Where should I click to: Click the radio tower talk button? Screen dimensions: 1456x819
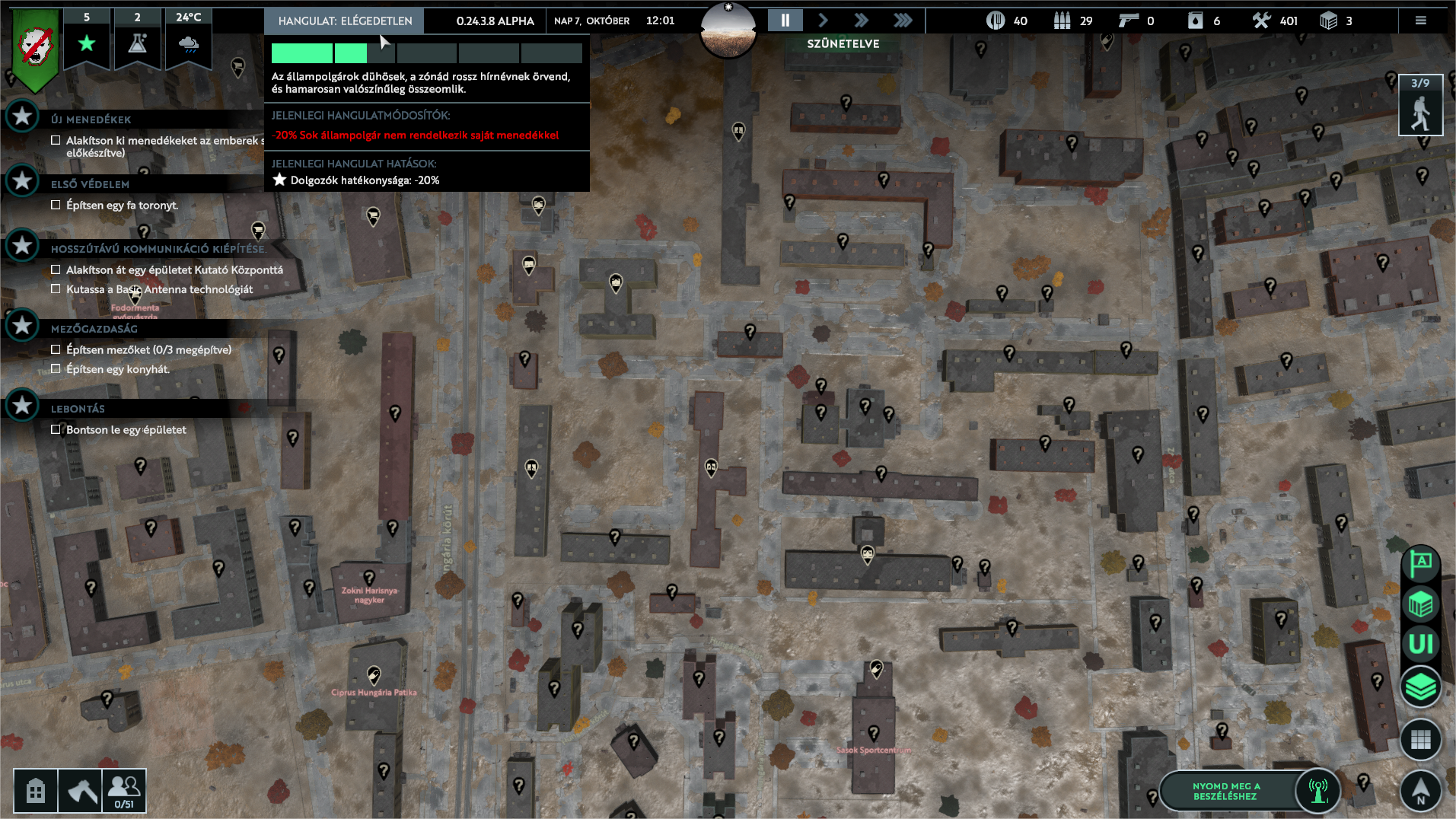click(x=1318, y=790)
